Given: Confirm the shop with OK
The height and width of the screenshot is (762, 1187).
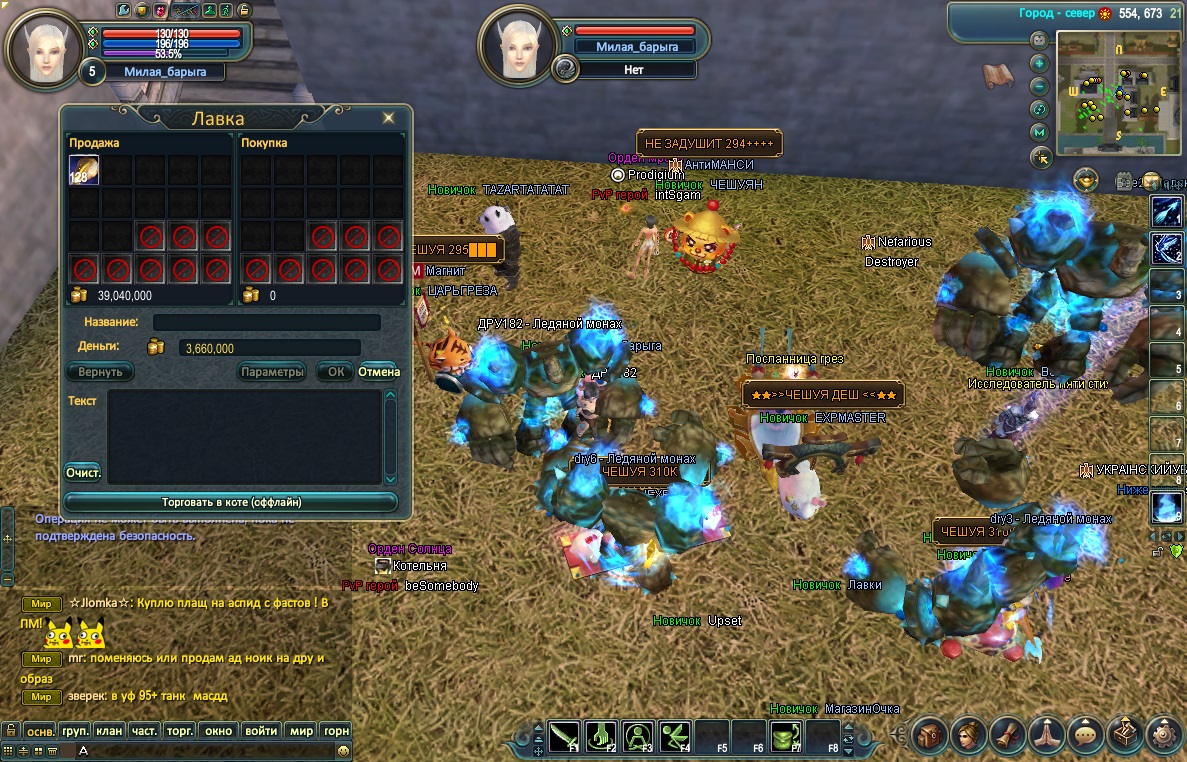Looking at the screenshot, I should point(336,371).
